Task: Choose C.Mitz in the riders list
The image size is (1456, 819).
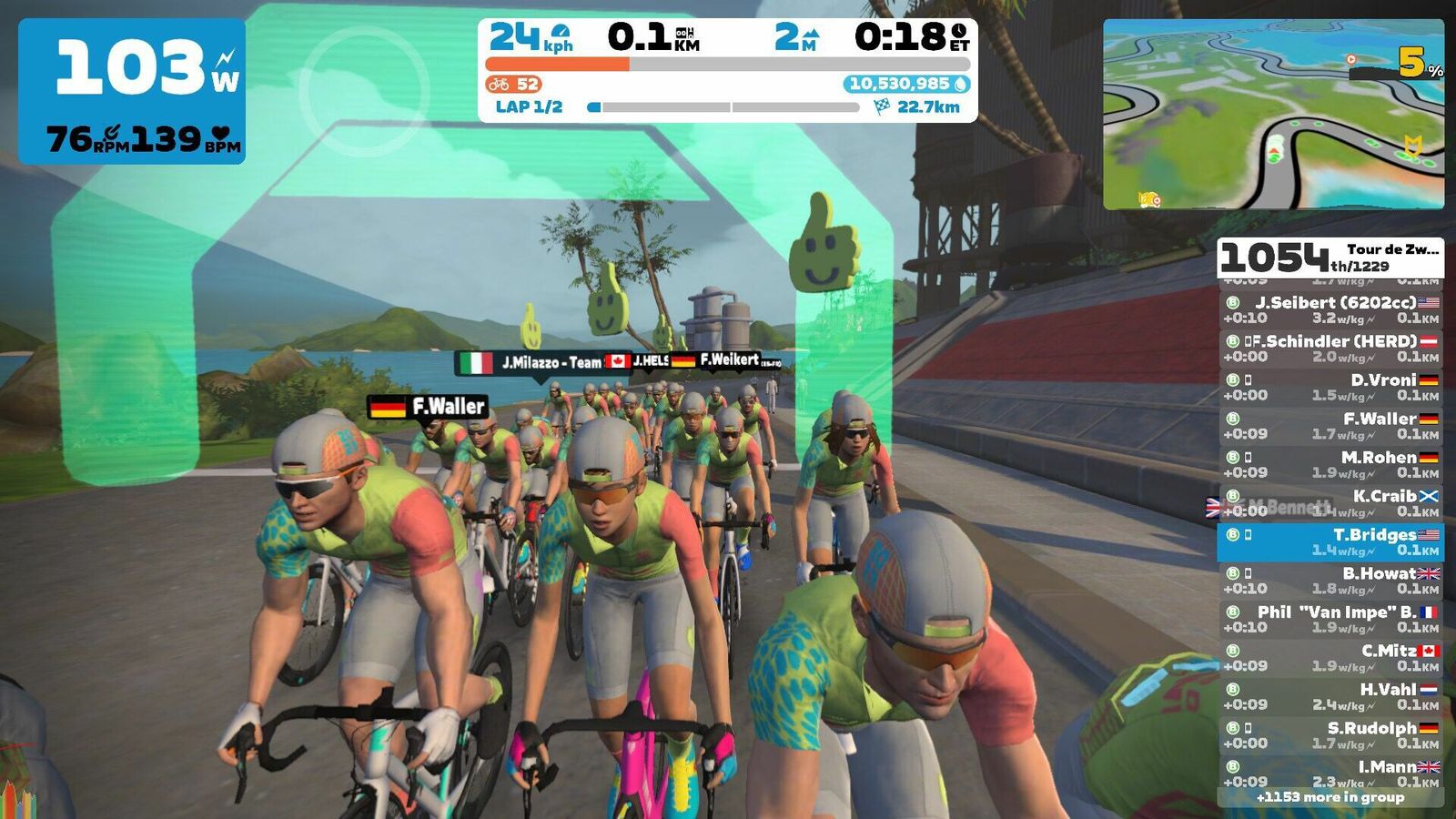Action: [1330, 658]
